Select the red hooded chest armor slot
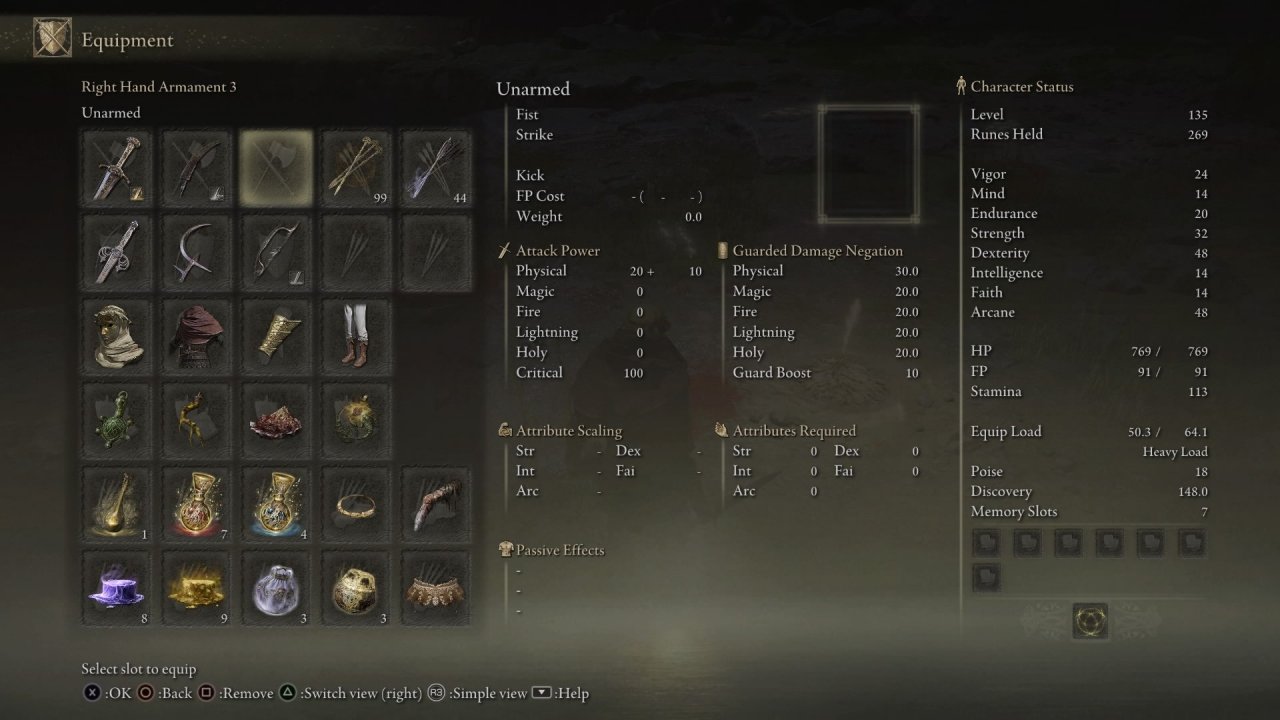Screen dimensions: 1280x720 (x=197, y=337)
